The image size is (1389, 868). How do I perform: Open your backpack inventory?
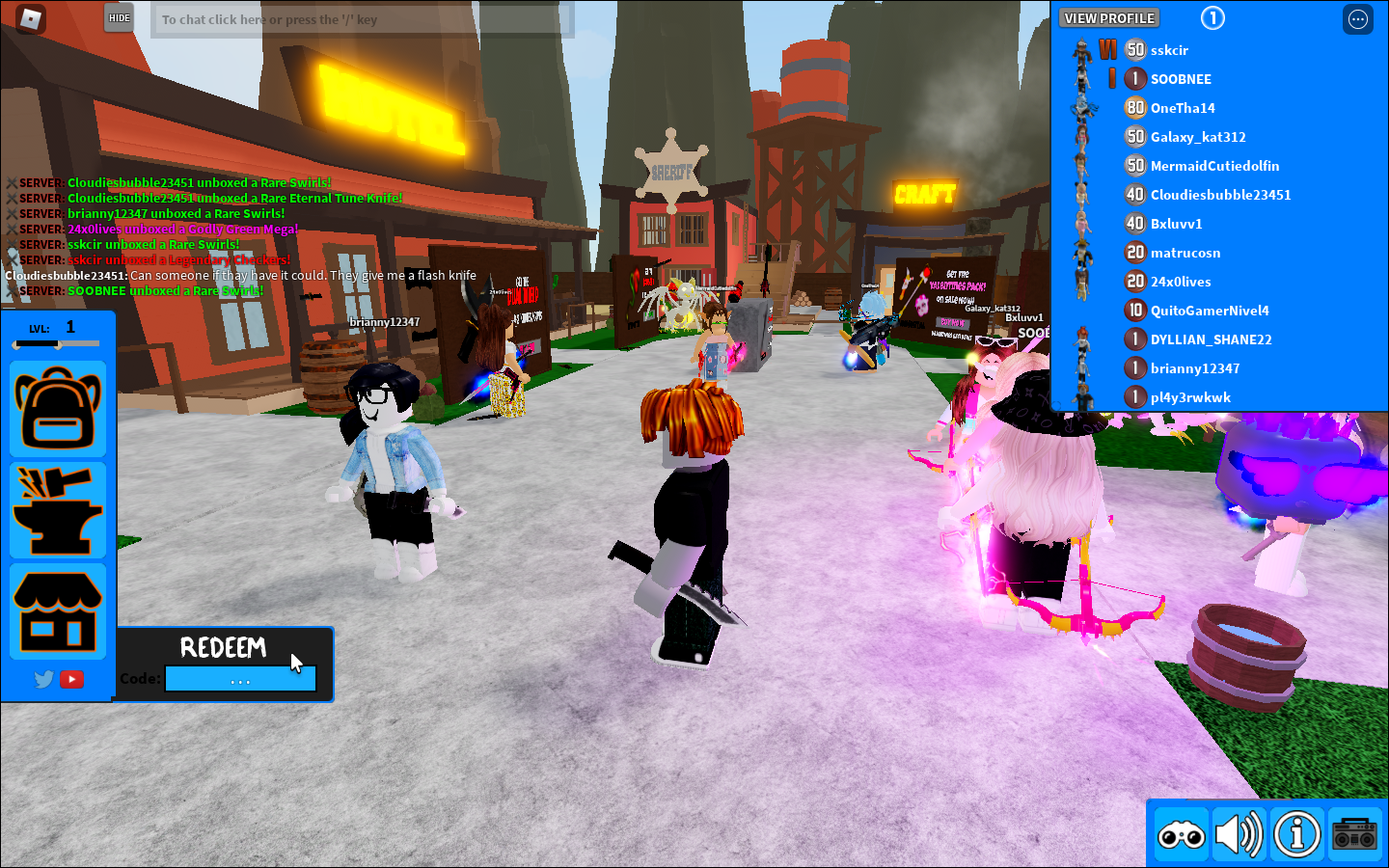click(x=58, y=409)
